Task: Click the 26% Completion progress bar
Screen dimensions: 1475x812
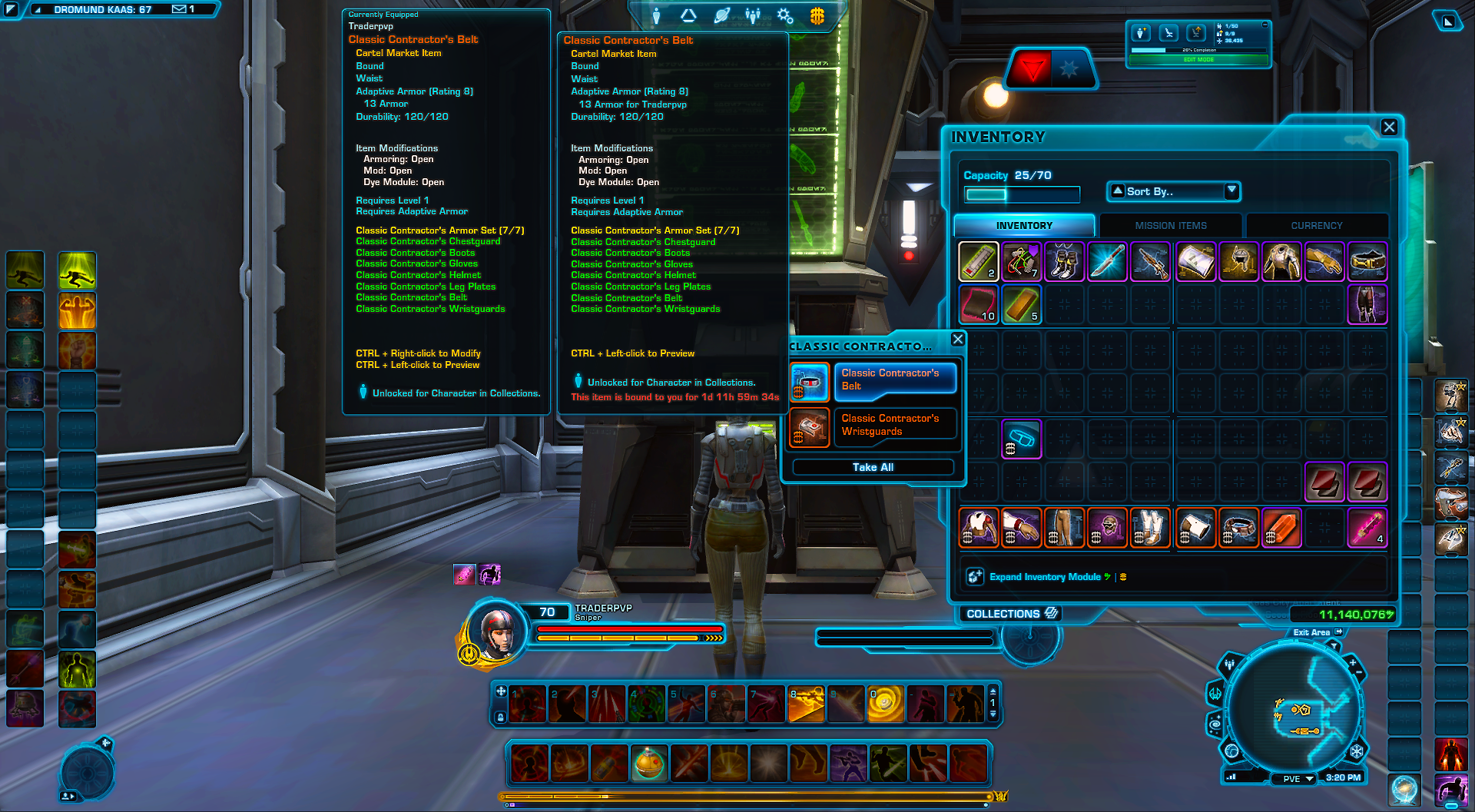Action: pyautogui.click(x=1198, y=49)
